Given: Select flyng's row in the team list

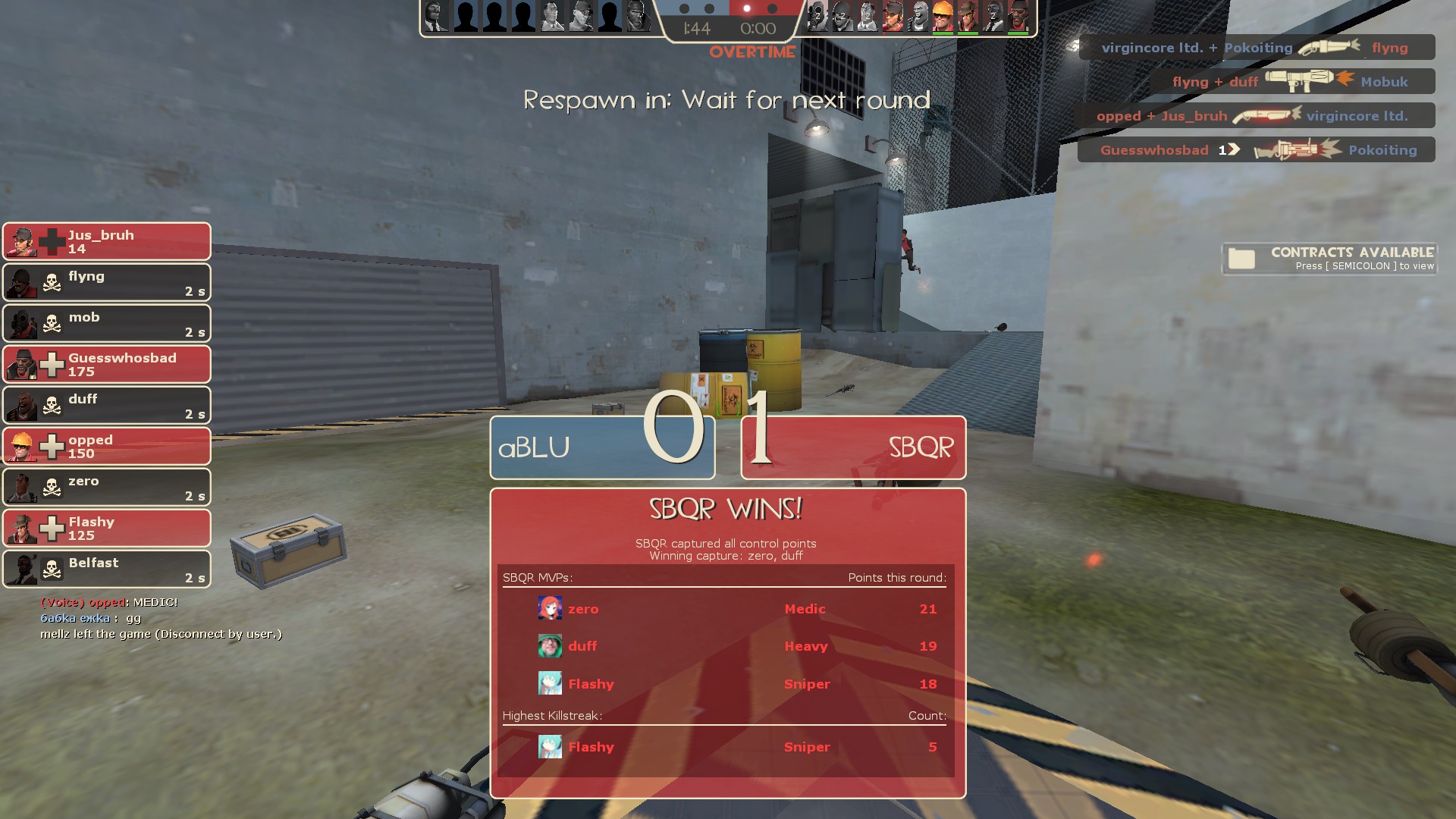Looking at the screenshot, I should pyautogui.click(x=107, y=283).
